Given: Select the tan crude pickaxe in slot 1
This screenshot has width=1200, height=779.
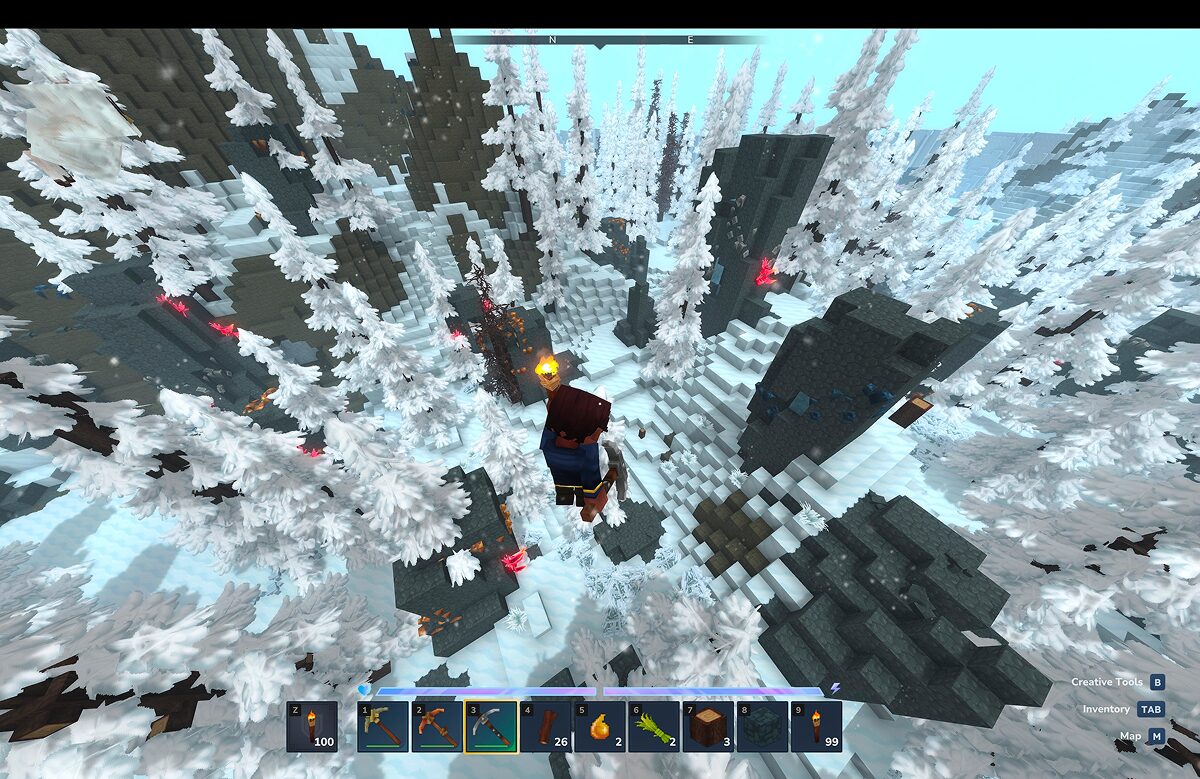Looking at the screenshot, I should tap(382, 726).
